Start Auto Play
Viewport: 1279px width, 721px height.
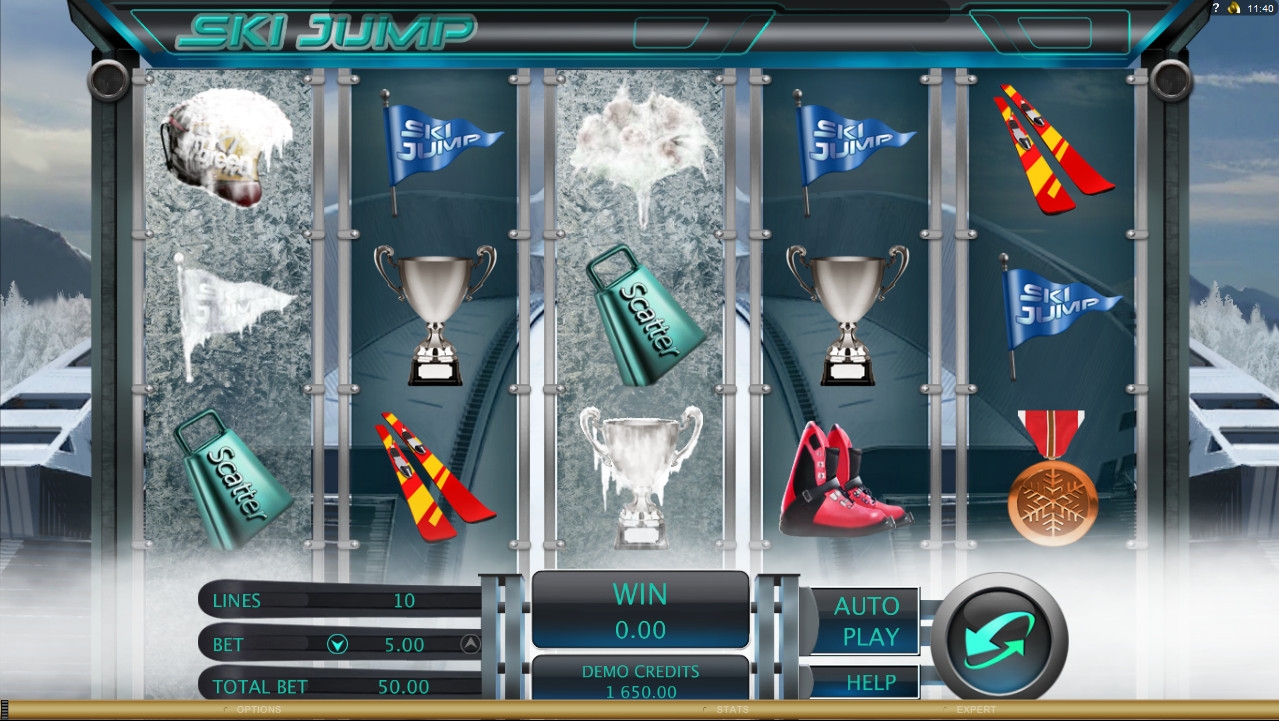(865, 621)
